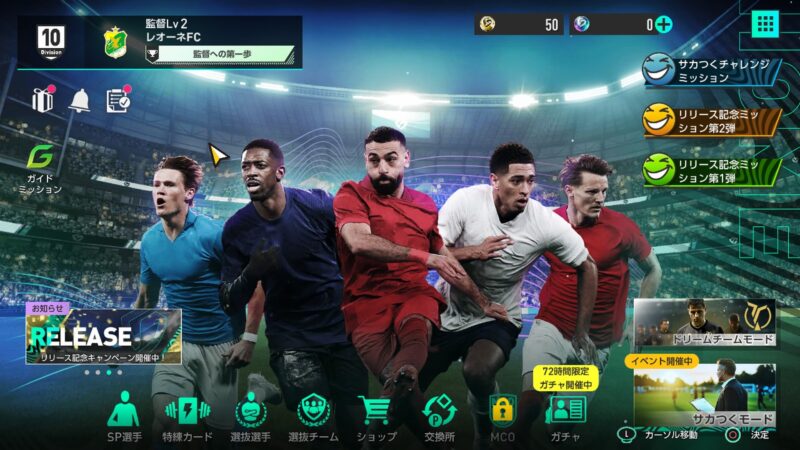
Task: Show notifications with the bell icon
Action: (x=79, y=100)
